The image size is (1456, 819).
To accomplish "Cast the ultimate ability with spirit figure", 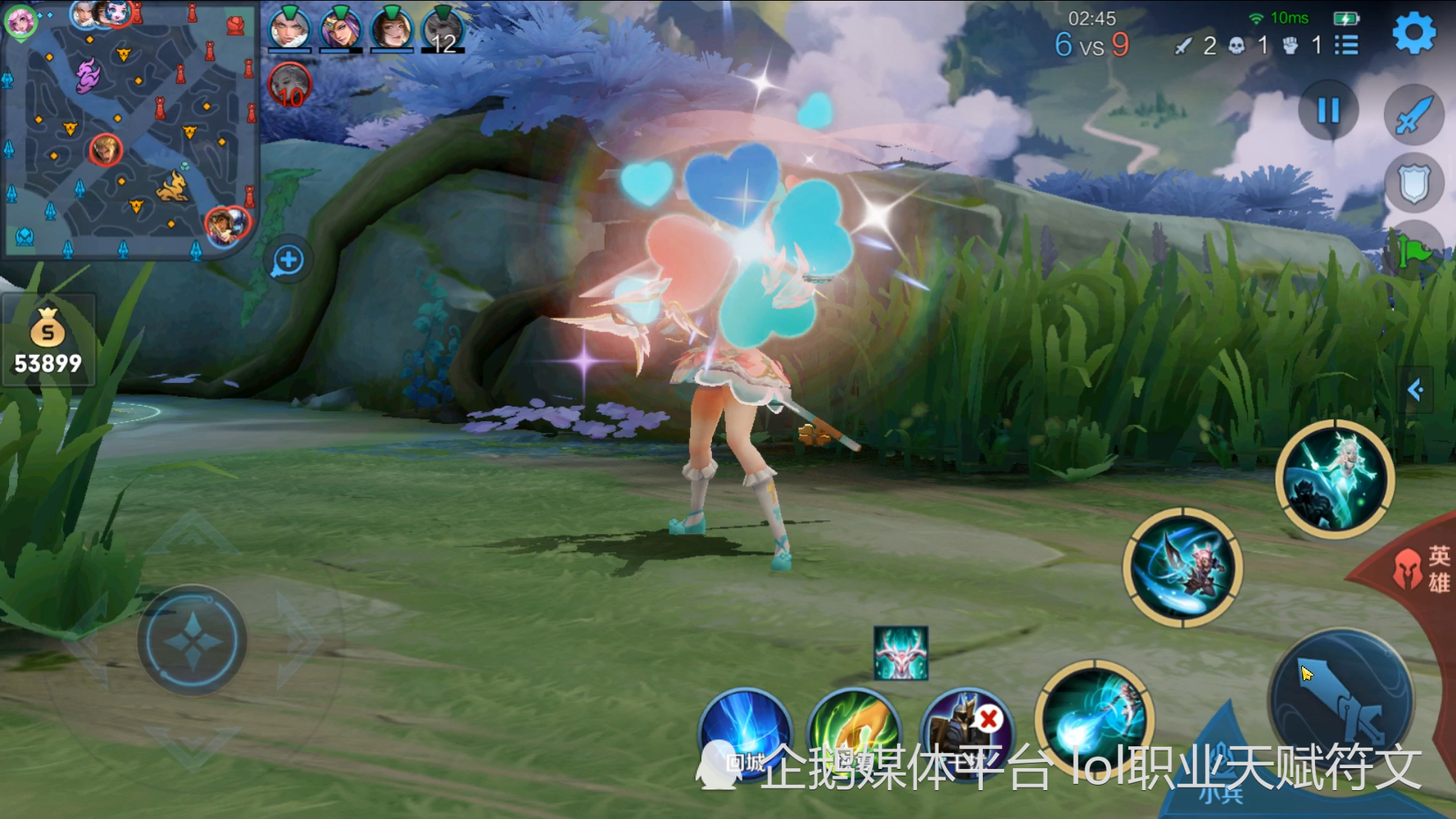I will [1335, 479].
